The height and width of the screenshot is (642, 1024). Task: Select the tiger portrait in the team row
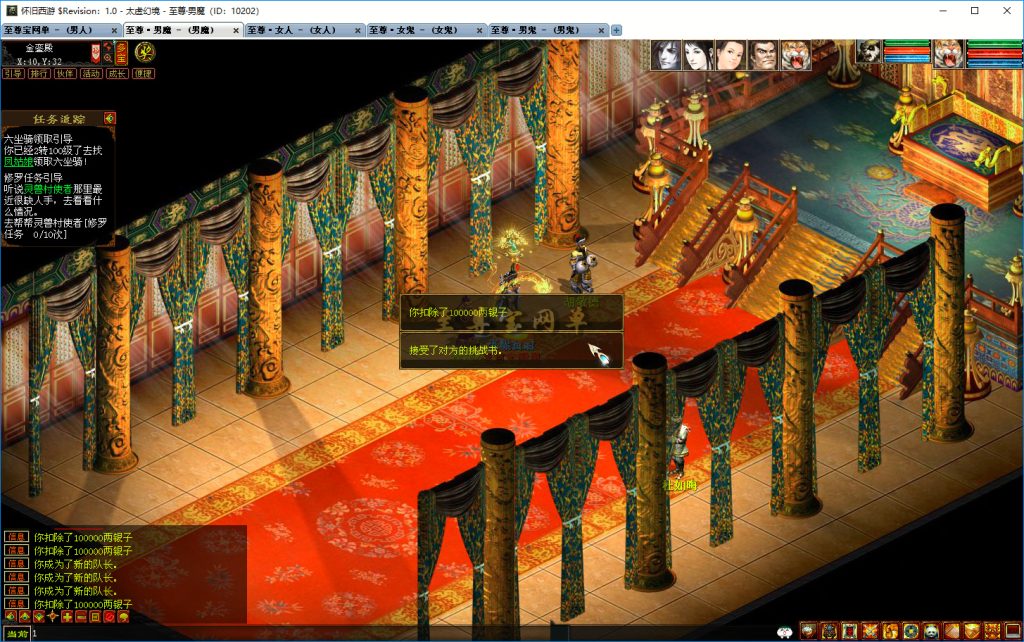pos(796,55)
